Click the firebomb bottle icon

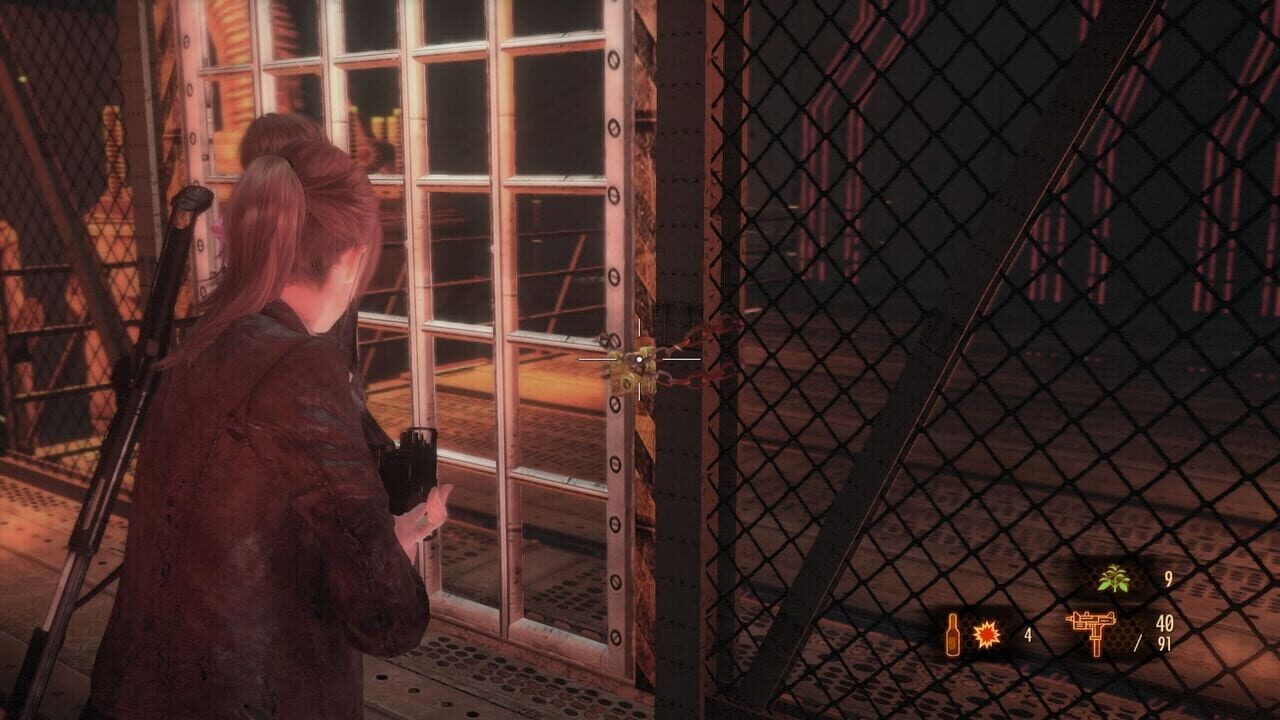coord(952,633)
